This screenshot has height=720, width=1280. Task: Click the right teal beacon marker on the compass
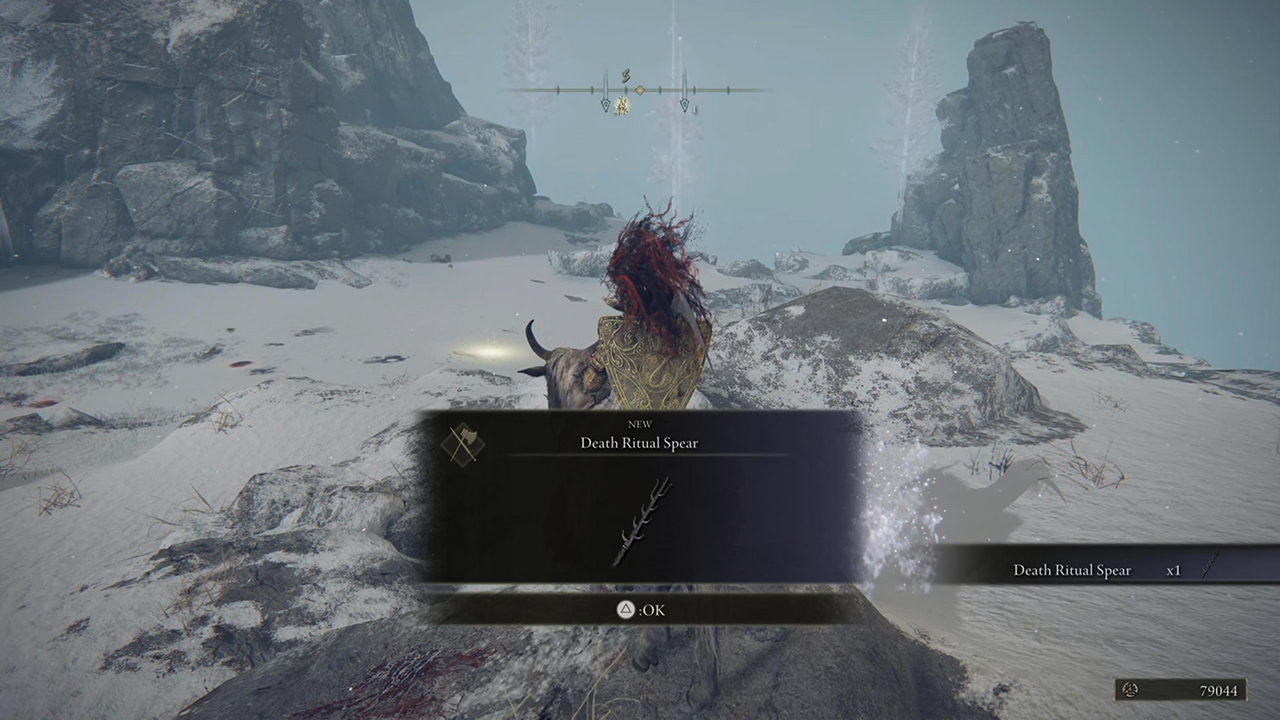point(685,104)
